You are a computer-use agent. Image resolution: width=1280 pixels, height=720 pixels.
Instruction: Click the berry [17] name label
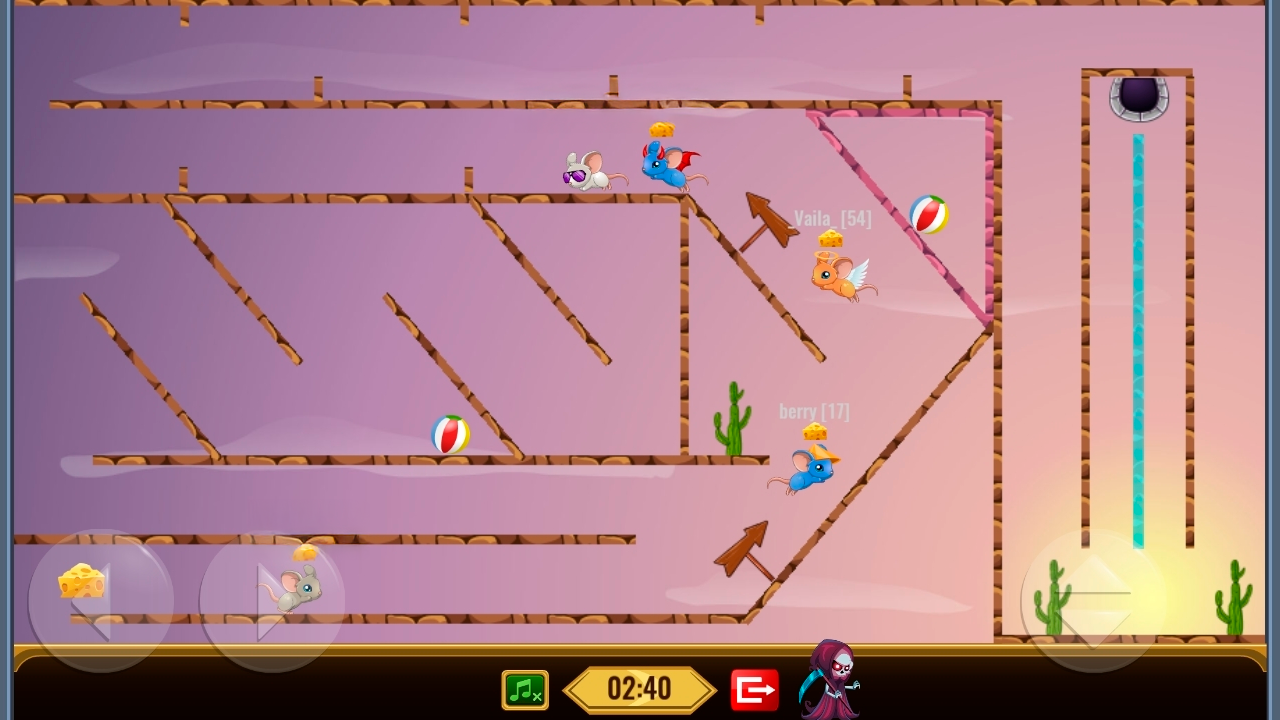814,410
